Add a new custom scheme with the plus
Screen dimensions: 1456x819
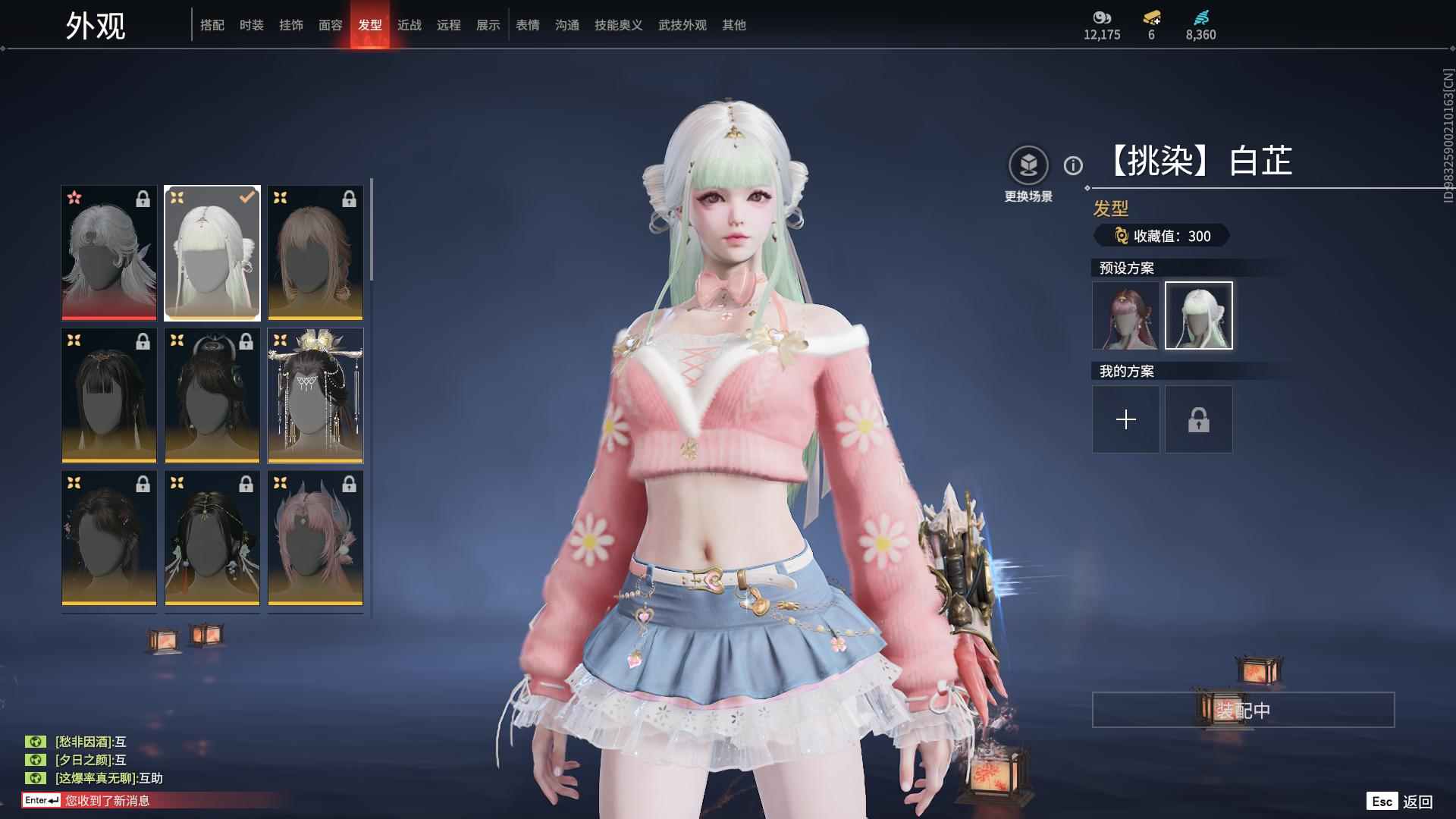point(1125,419)
